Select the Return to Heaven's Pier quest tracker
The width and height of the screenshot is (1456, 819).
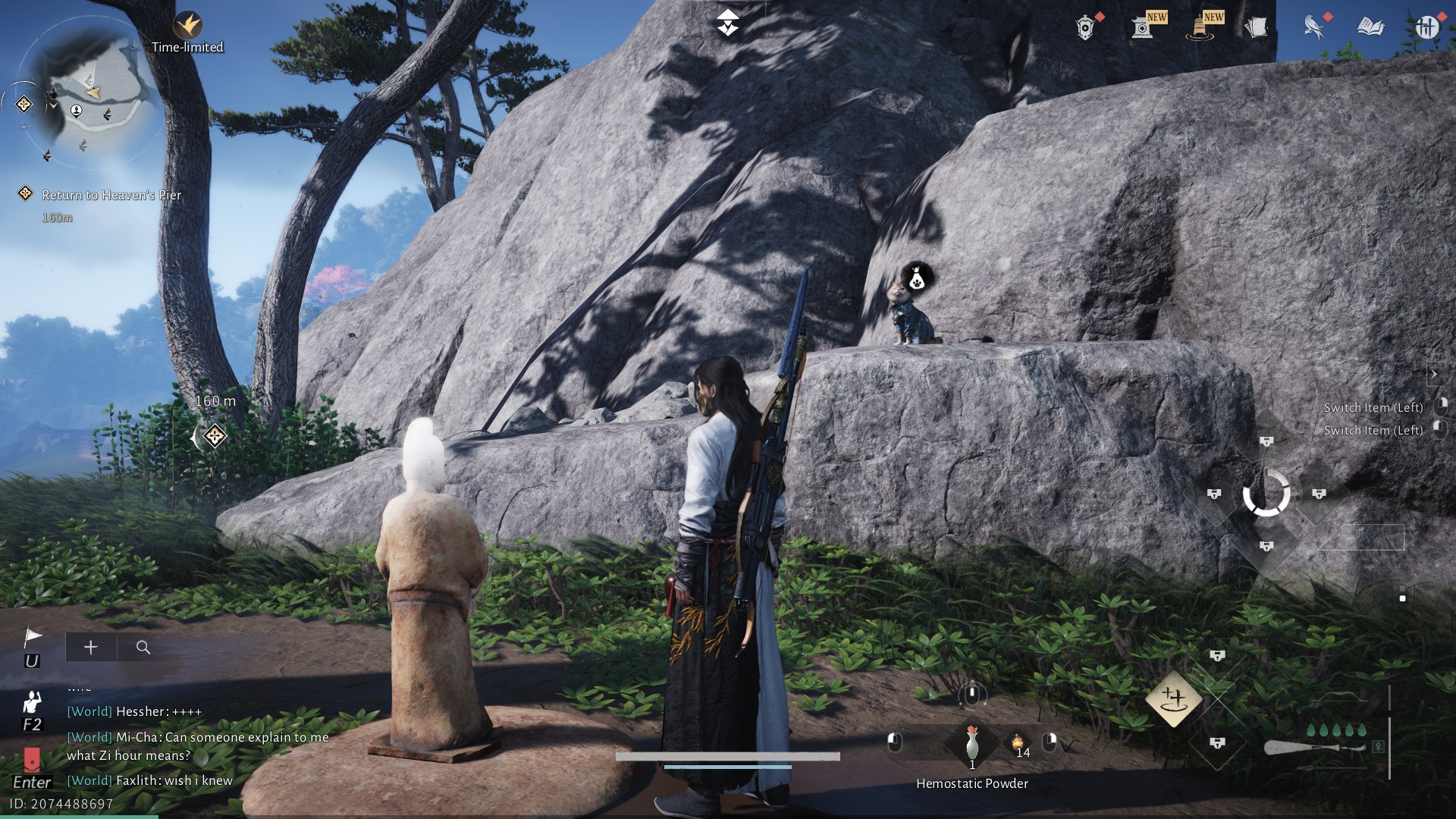[111, 195]
